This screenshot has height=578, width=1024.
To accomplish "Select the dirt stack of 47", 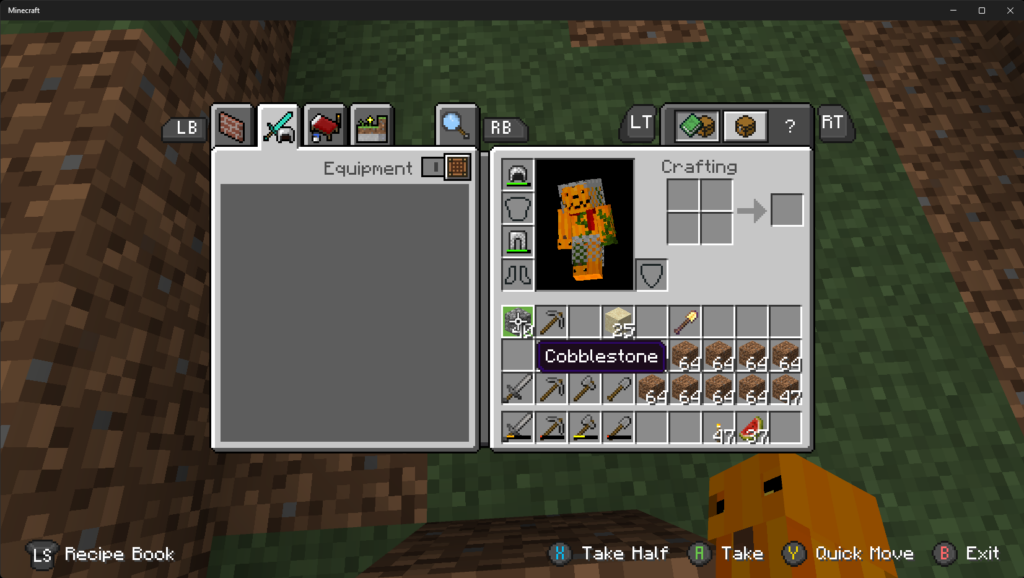I will (x=787, y=389).
